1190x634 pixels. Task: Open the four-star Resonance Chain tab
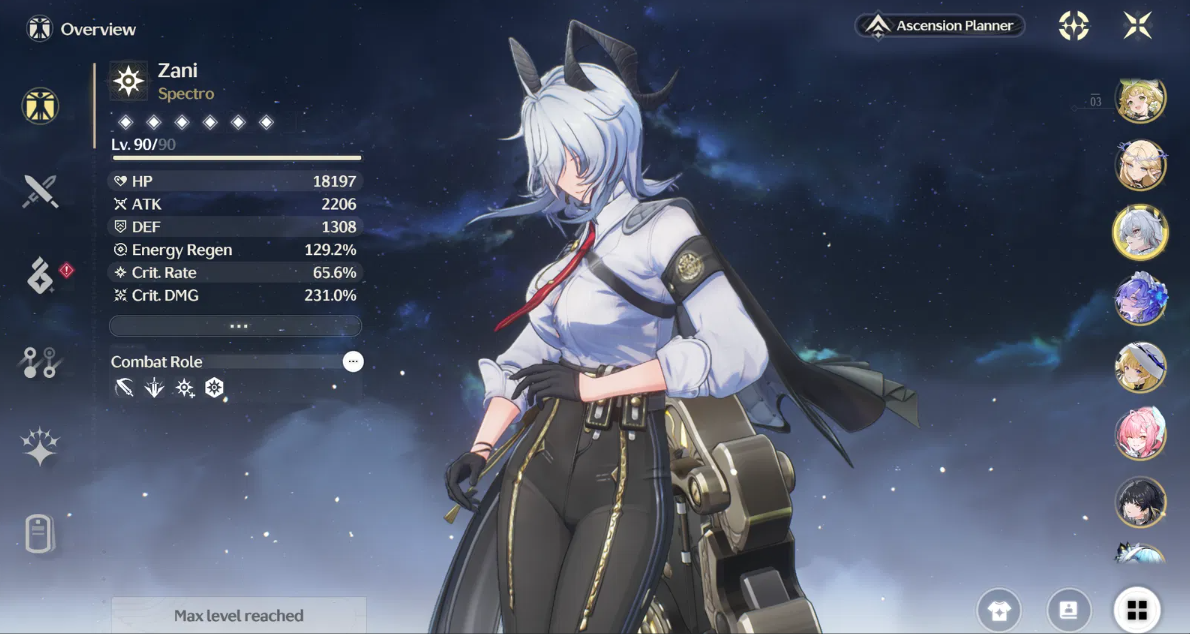(x=41, y=447)
